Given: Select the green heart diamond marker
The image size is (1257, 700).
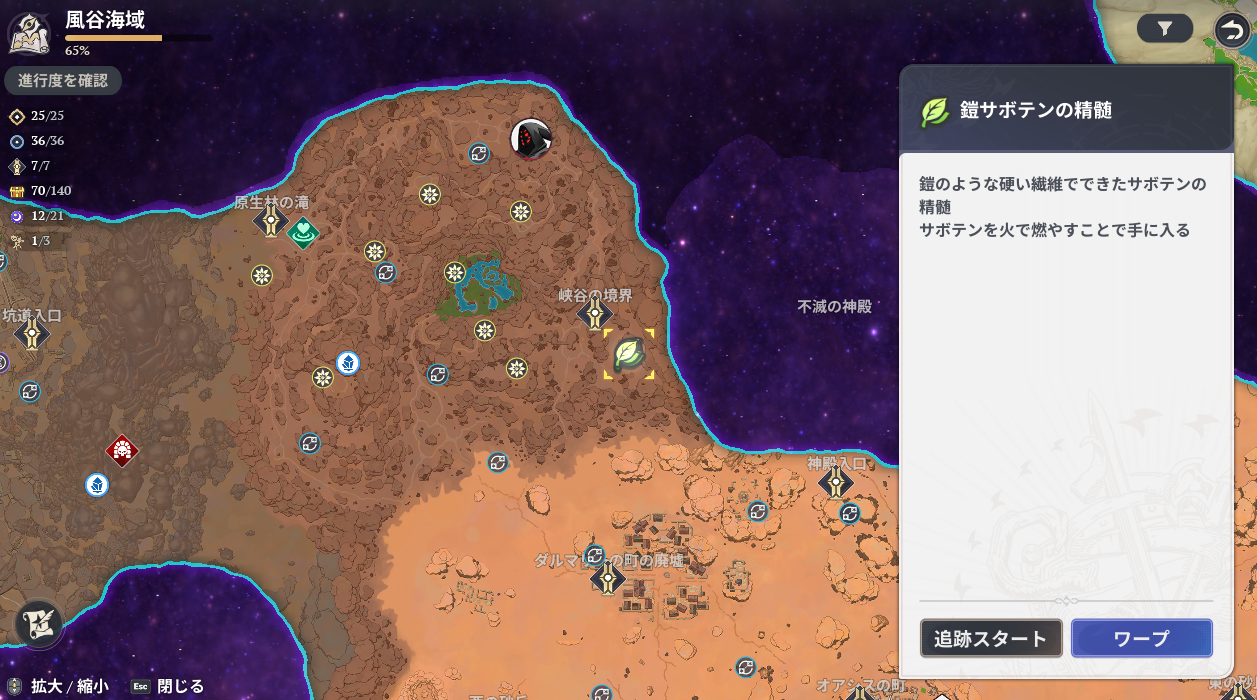Looking at the screenshot, I should (303, 232).
